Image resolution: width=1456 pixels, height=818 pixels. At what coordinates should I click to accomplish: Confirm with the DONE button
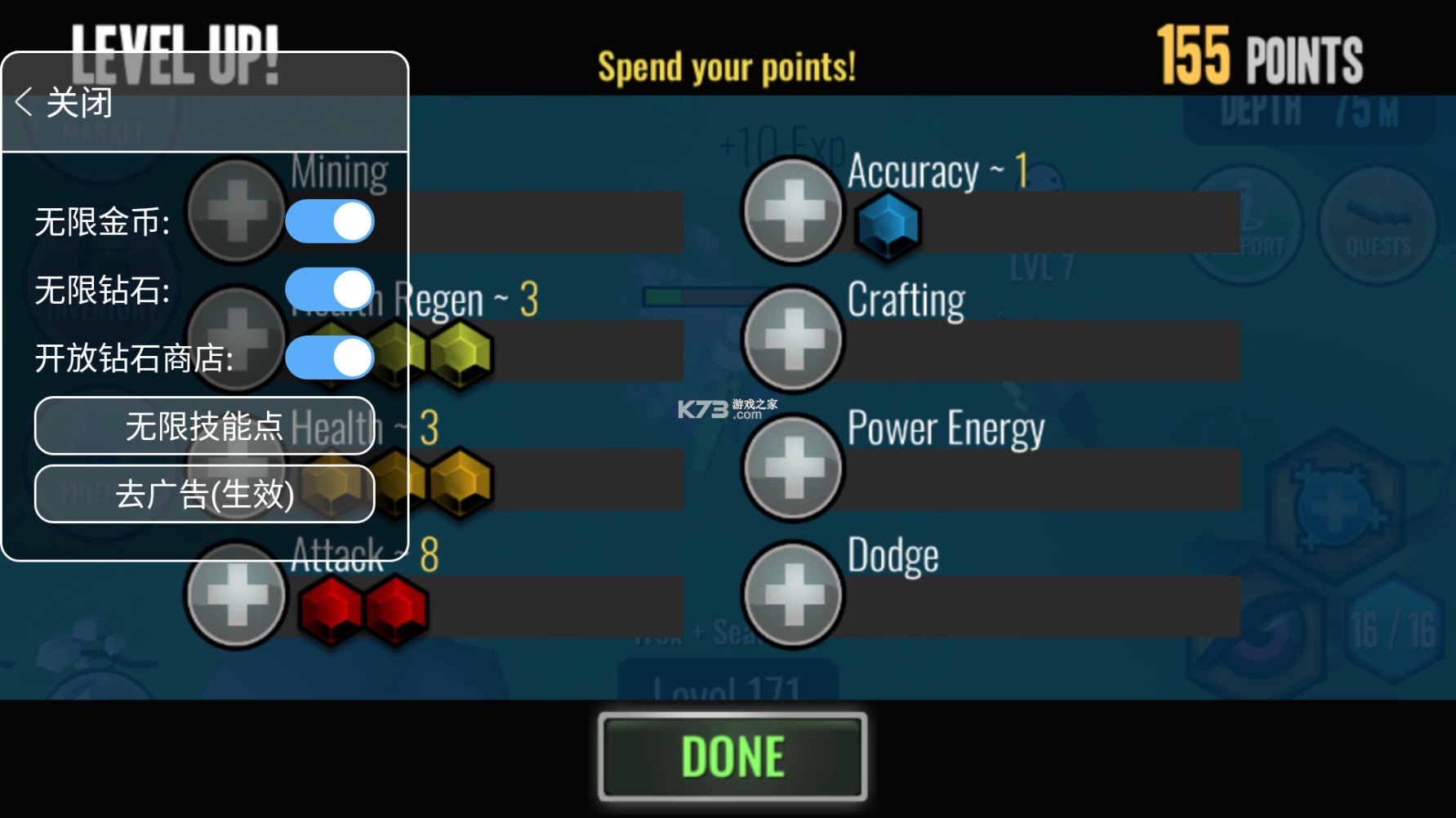click(x=732, y=756)
